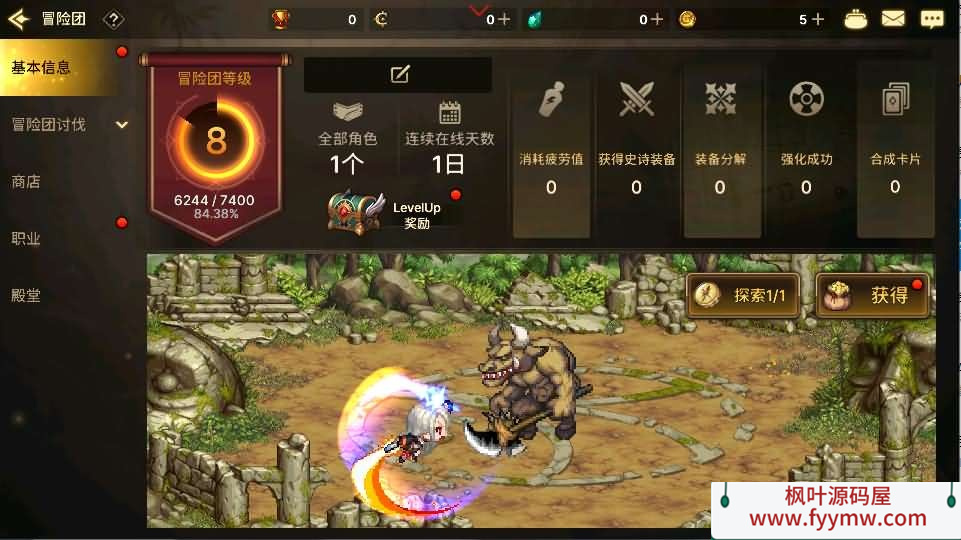
Task: Expand the 冒险团讨伐 menu
Action: click(66, 125)
